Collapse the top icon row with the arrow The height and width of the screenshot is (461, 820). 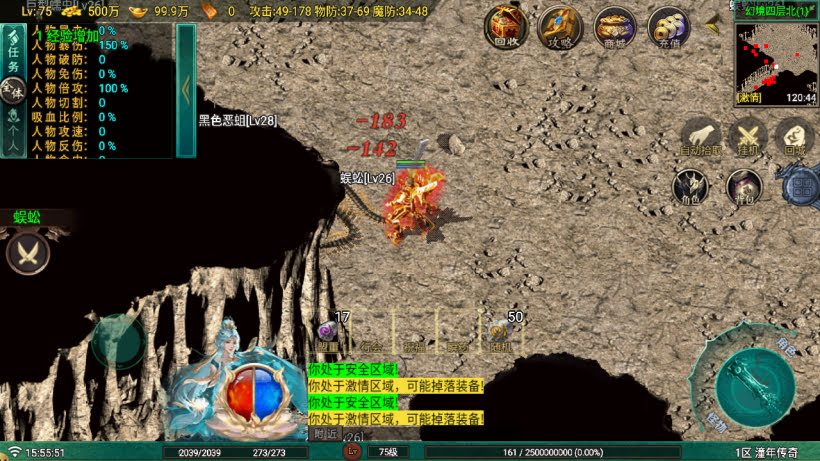click(x=714, y=26)
